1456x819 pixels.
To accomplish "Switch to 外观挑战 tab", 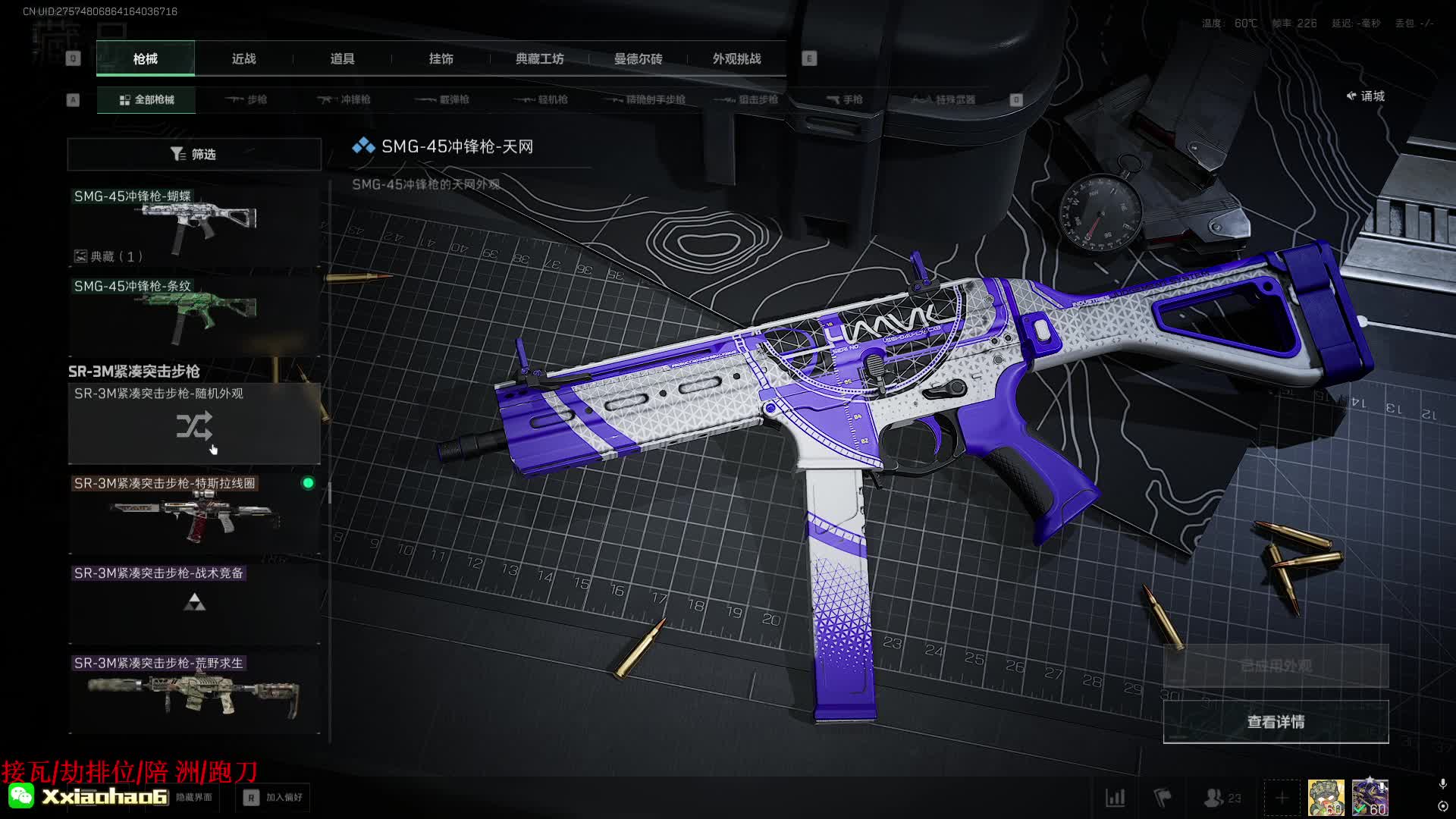I will coord(736,58).
